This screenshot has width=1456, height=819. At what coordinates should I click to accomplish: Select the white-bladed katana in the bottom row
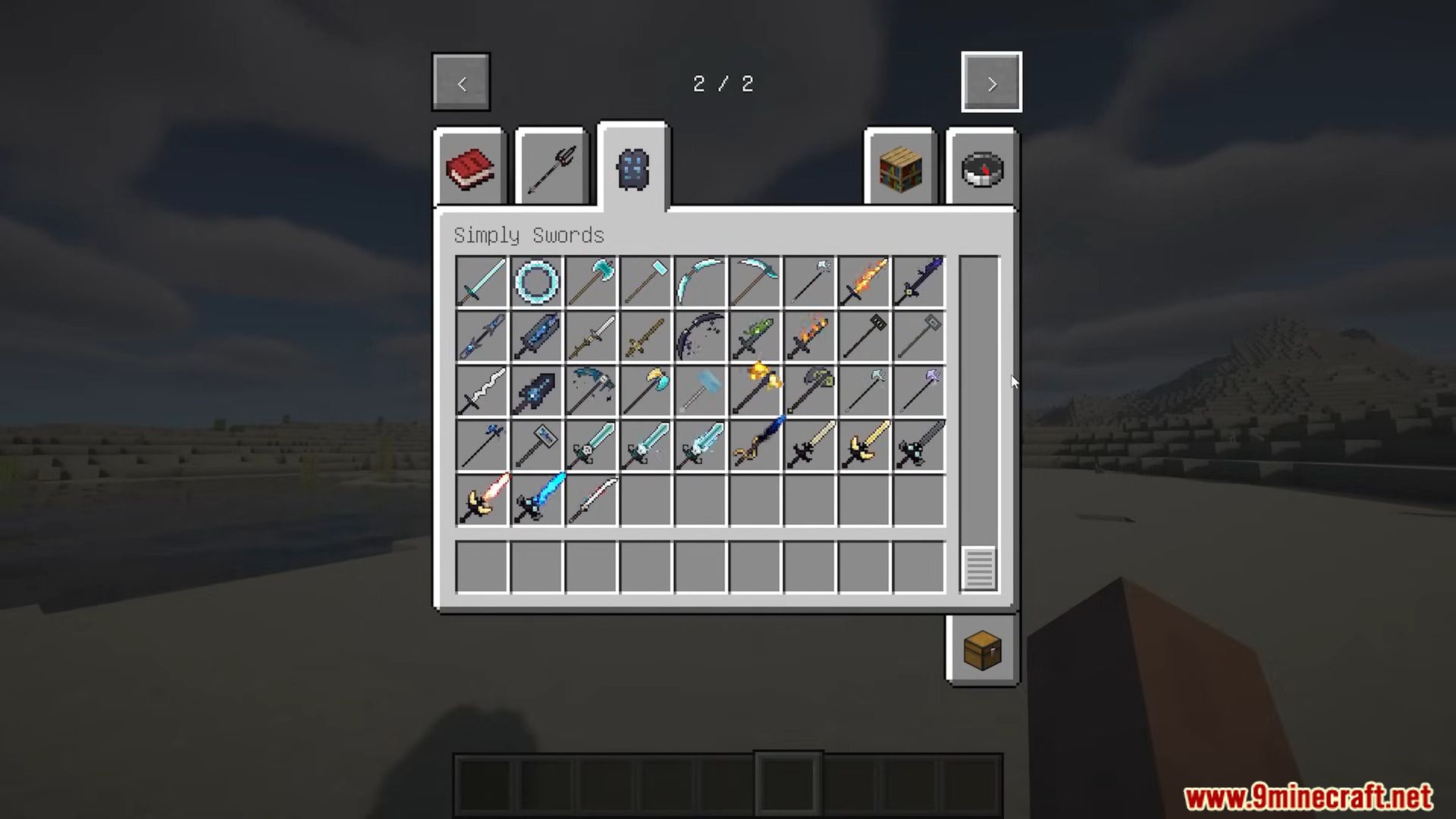591,500
